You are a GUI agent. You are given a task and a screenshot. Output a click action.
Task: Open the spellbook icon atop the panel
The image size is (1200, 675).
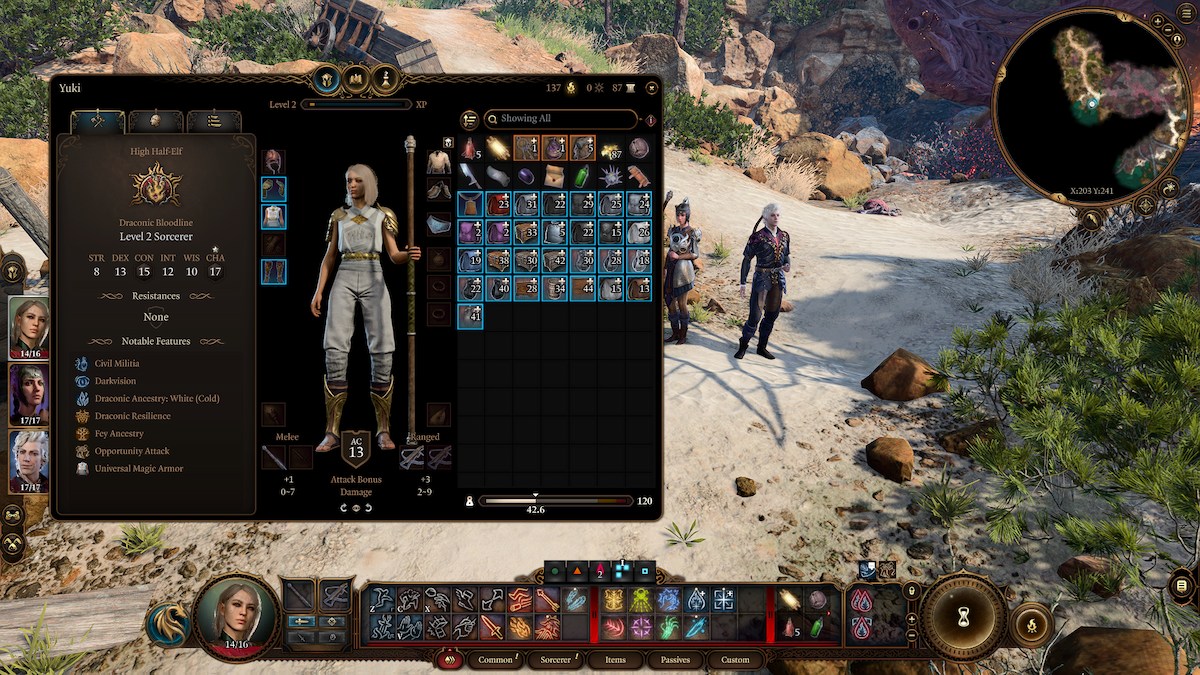point(356,79)
